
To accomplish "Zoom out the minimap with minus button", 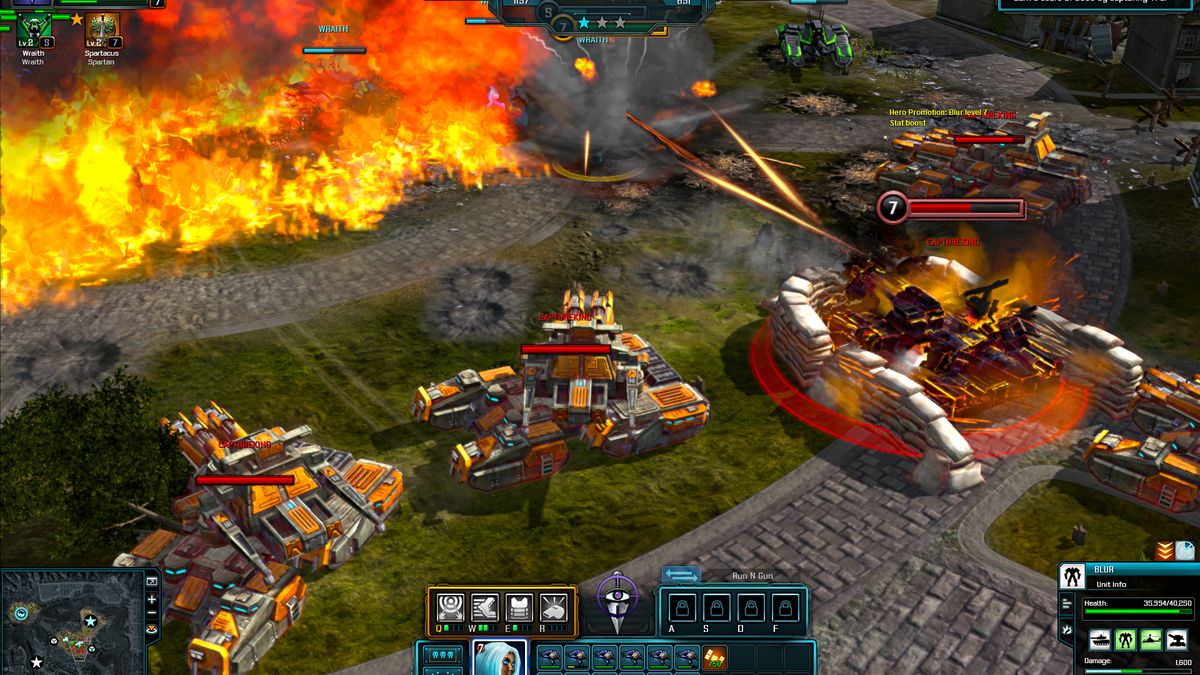I will [152, 613].
